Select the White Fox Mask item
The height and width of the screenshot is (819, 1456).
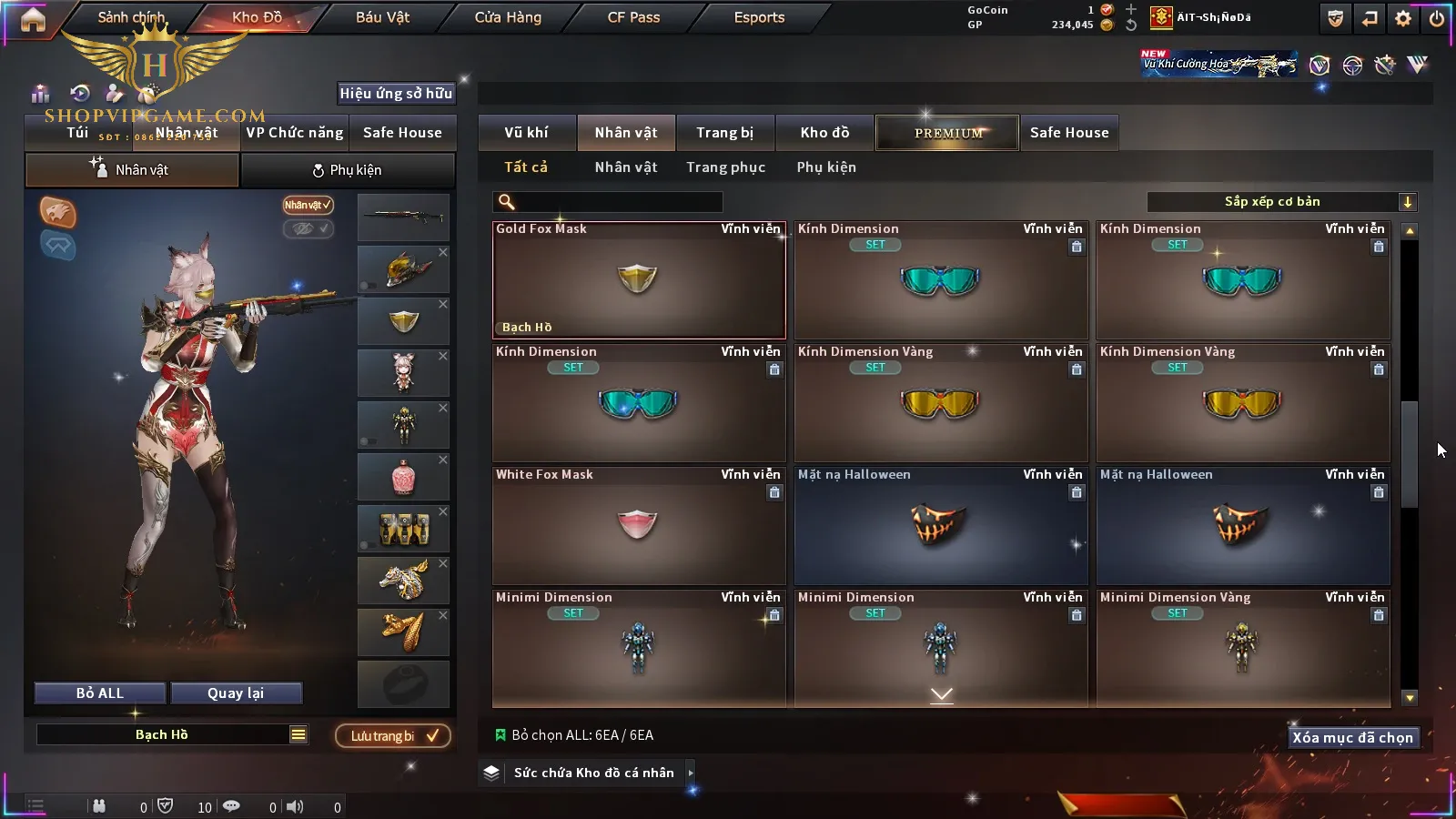coord(638,526)
